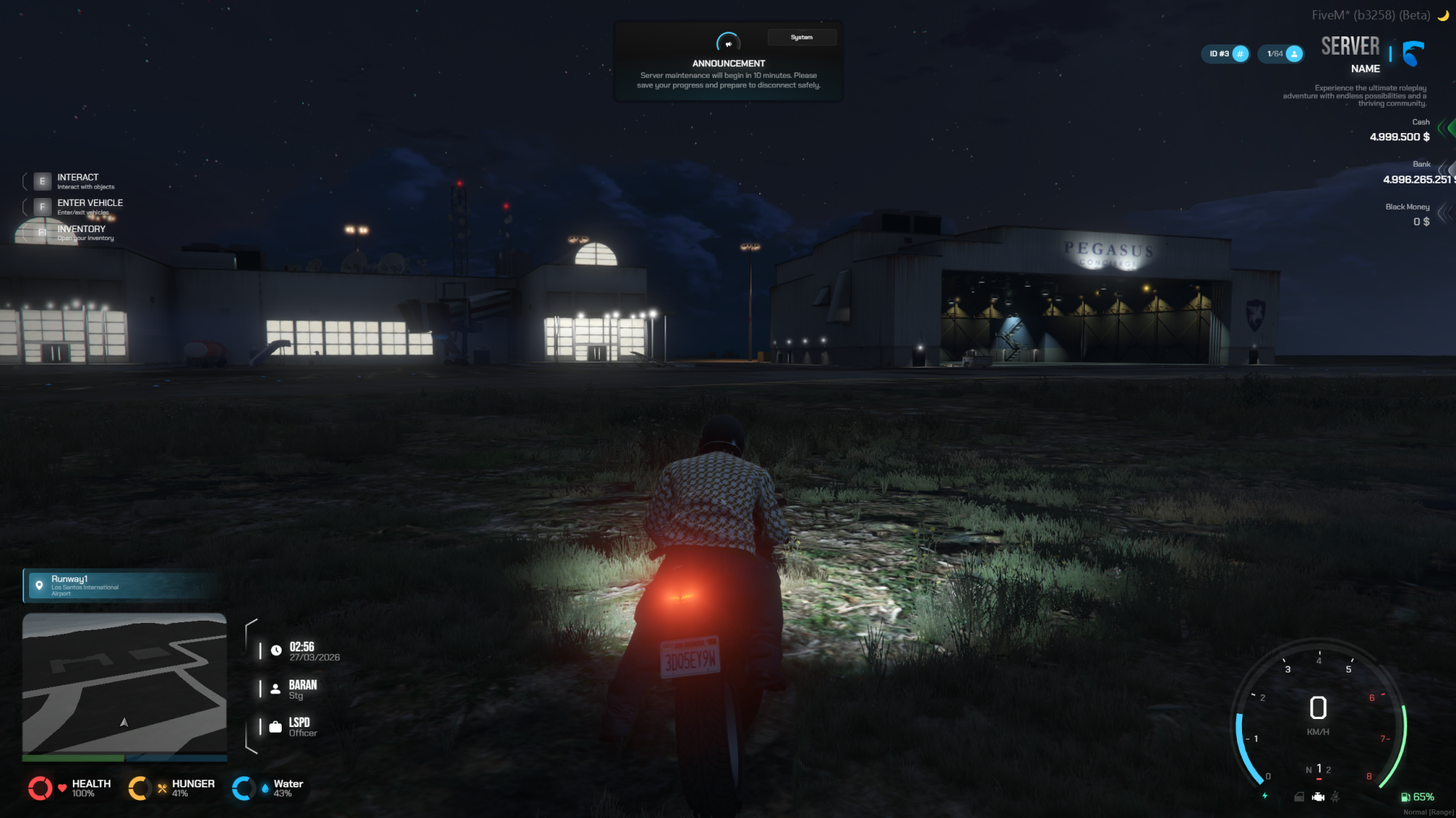The image size is (1456, 818).
Task: Click the System tag on announcement
Action: (802, 37)
